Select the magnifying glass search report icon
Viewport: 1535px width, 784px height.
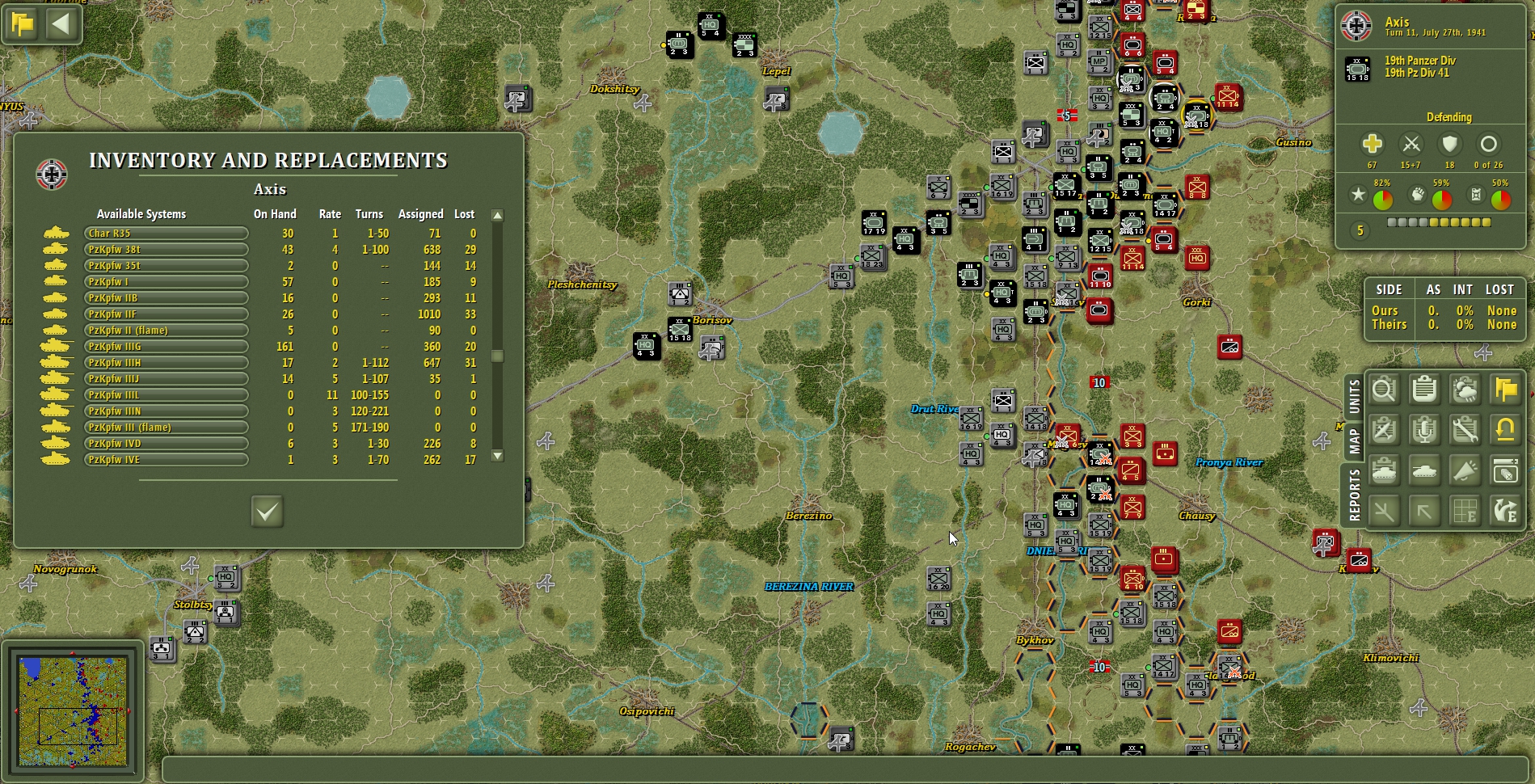point(1385,390)
